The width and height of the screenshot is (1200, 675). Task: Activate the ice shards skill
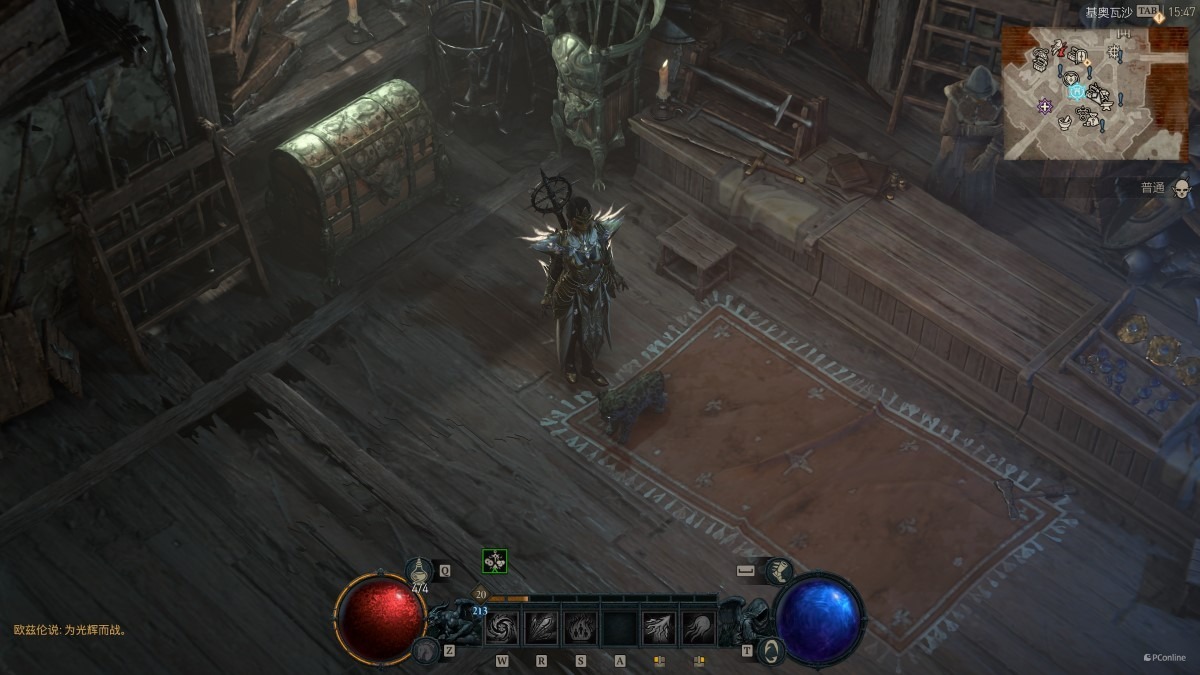click(x=541, y=628)
